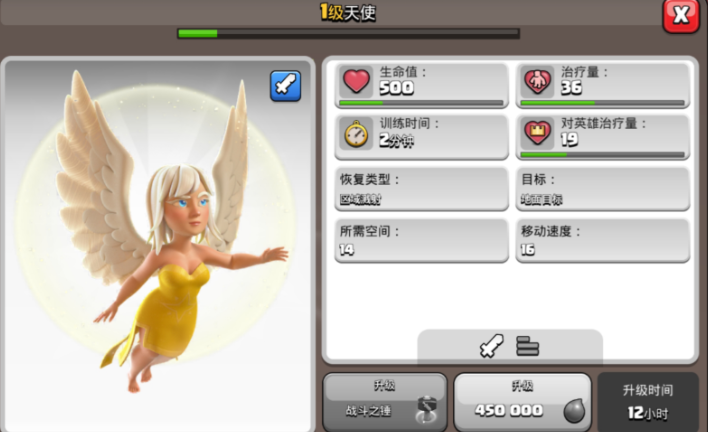
Task: Upgrade Healer for 450 000 dark elixir
Action: [x=521, y=401]
